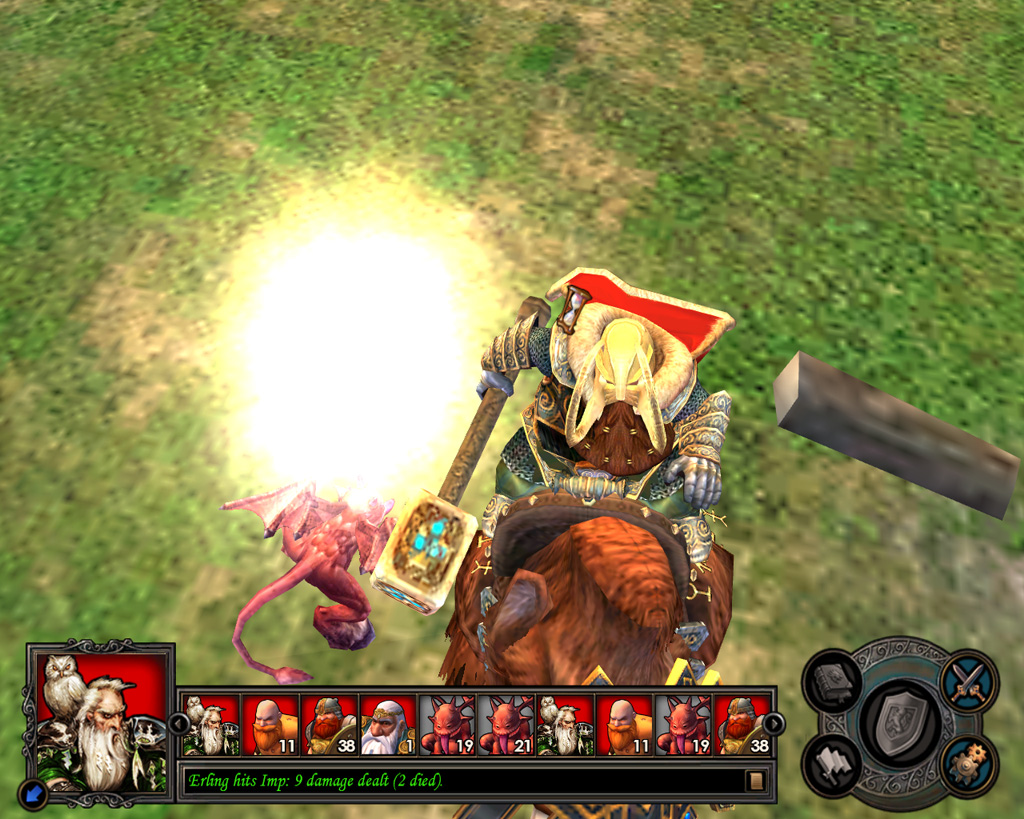This screenshot has width=1024, height=819.
Task: Open the spellbook
Action: point(832,682)
